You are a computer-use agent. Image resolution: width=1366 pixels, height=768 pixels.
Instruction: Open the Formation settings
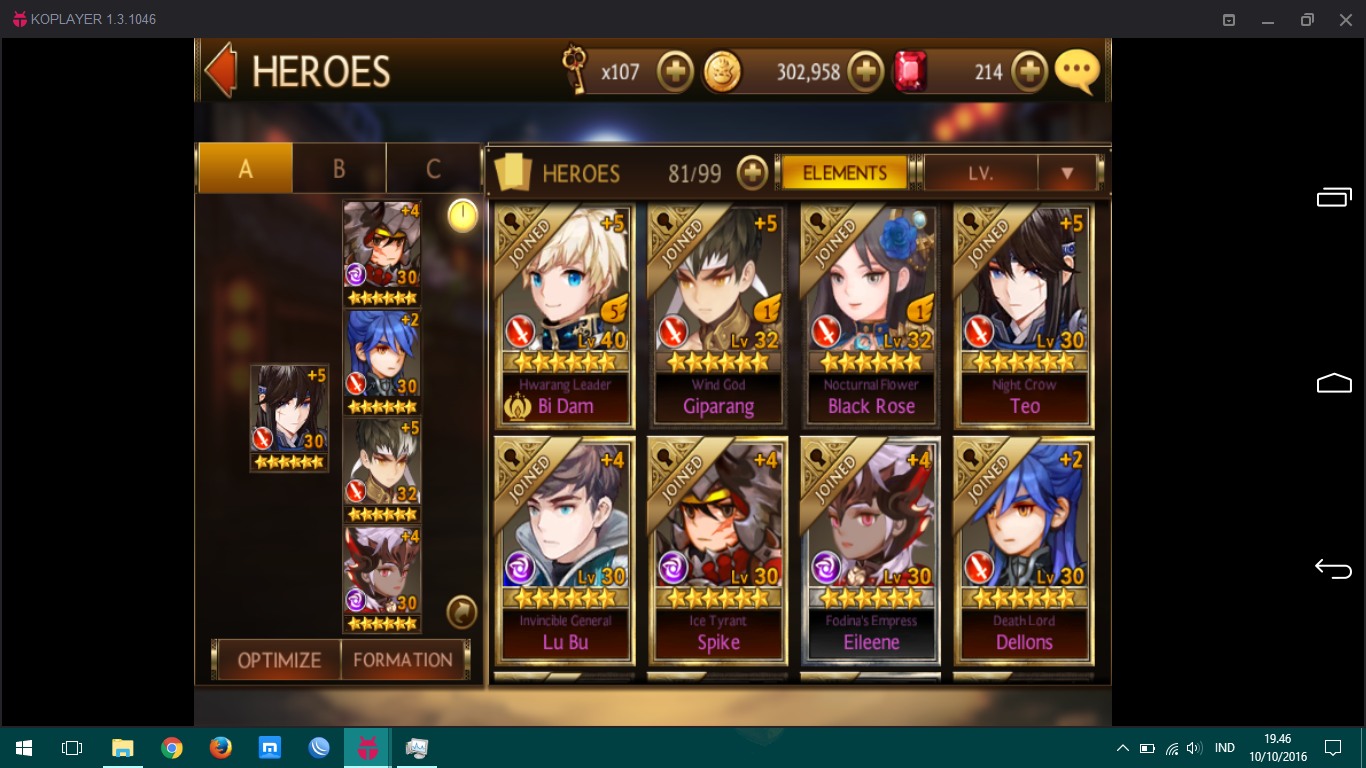click(403, 660)
